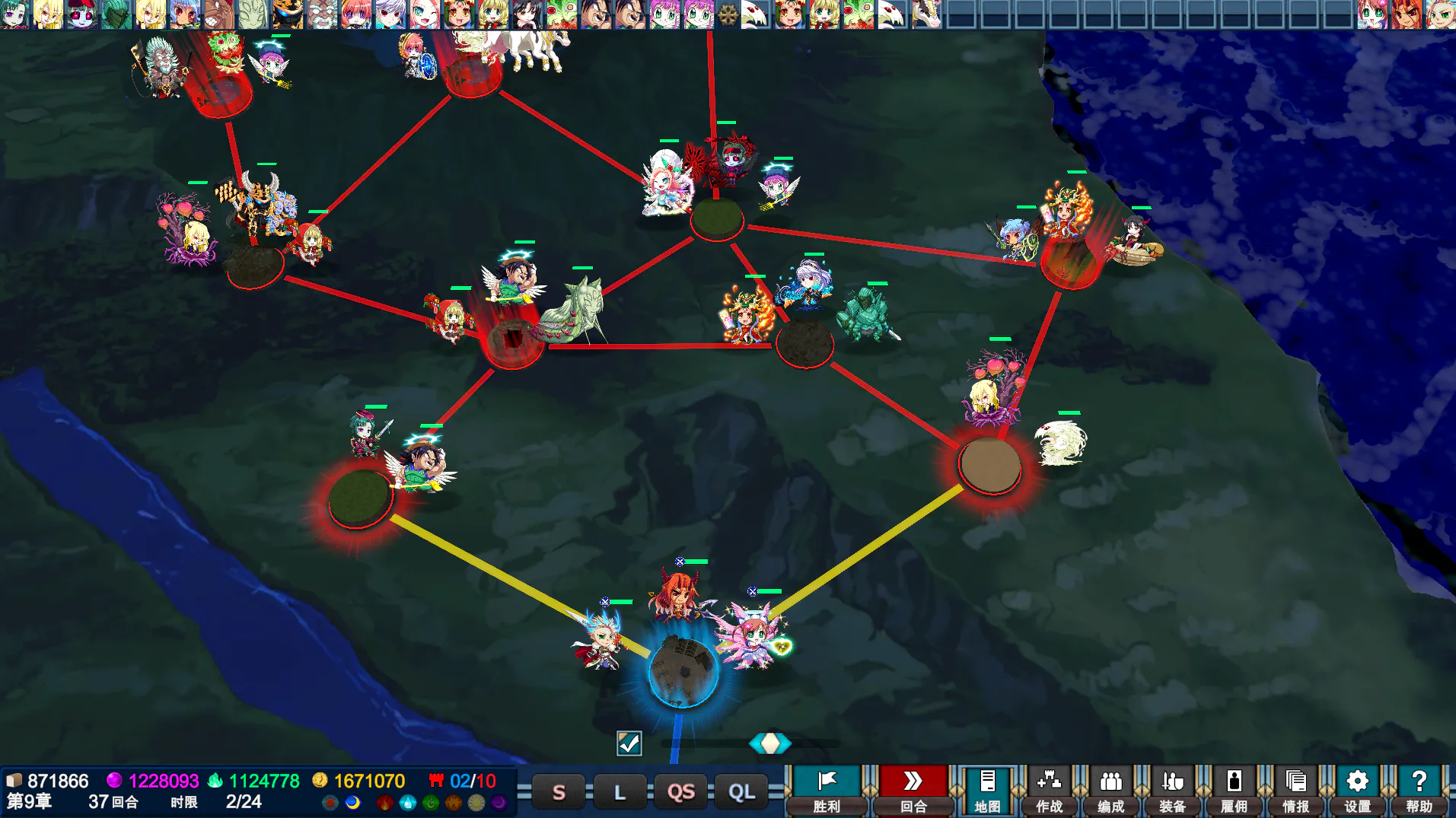
Task: Open the 雇佣 hire menu
Action: click(1234, 791)
